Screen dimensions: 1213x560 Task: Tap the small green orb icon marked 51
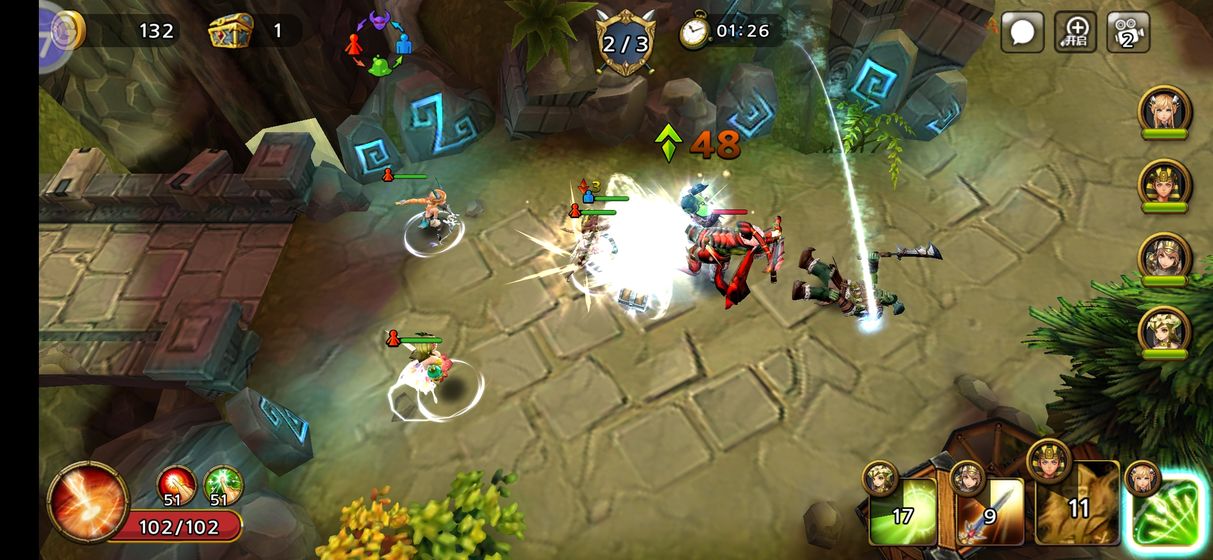pos(224,487)
